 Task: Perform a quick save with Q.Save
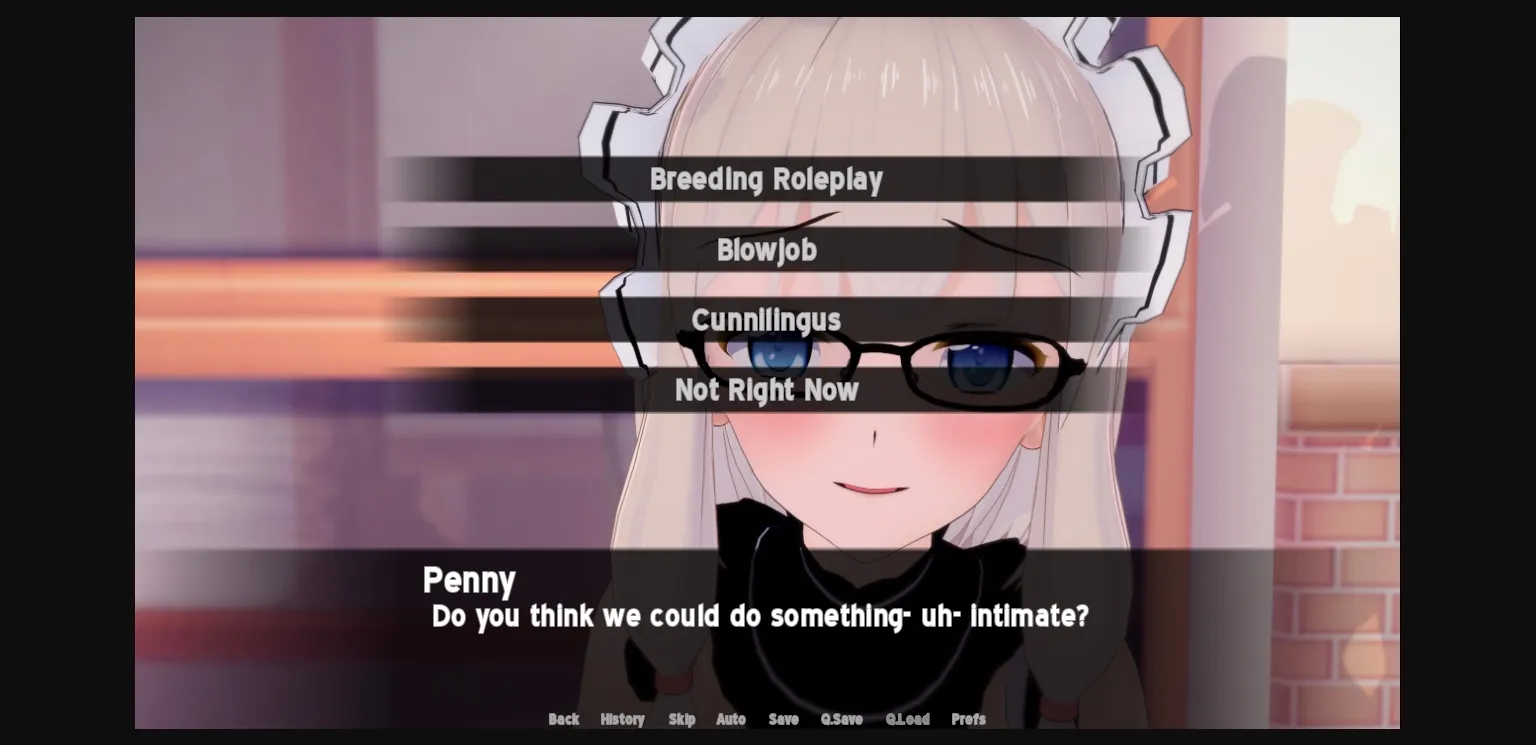[x=841, y=719]
